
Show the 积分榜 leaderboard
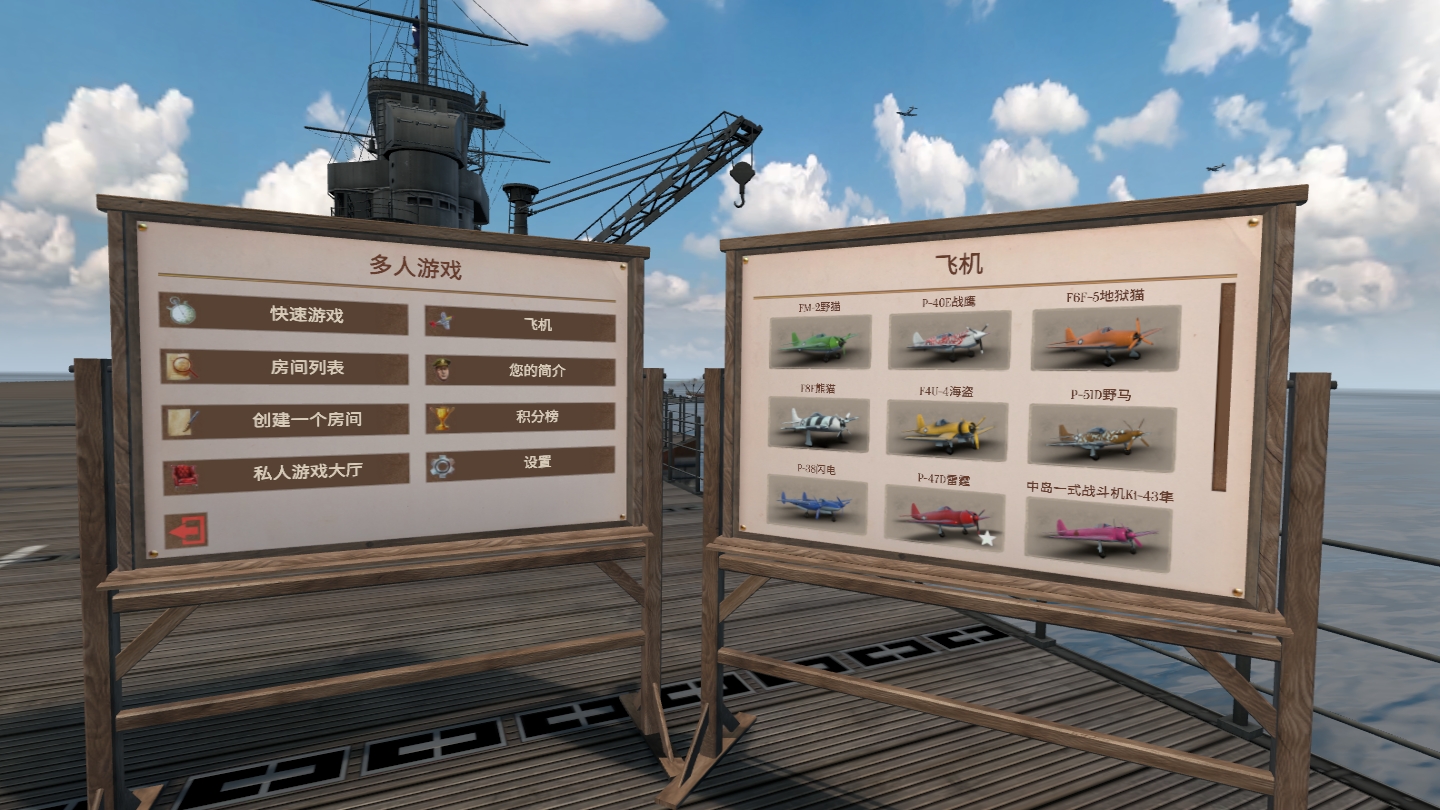point(520,417)
